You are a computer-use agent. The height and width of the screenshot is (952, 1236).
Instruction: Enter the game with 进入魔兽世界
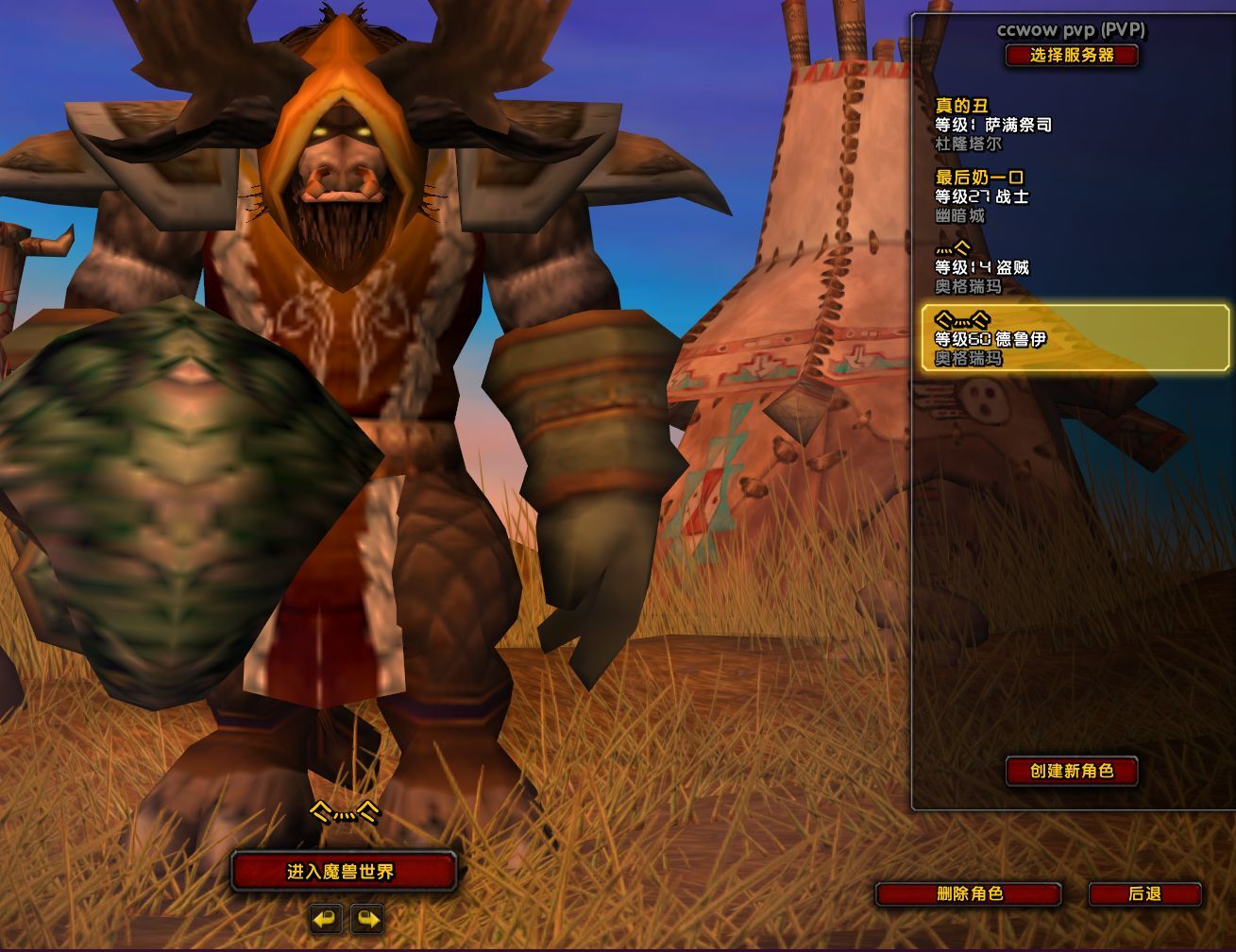pyautogui.click(x=344, y=872)
